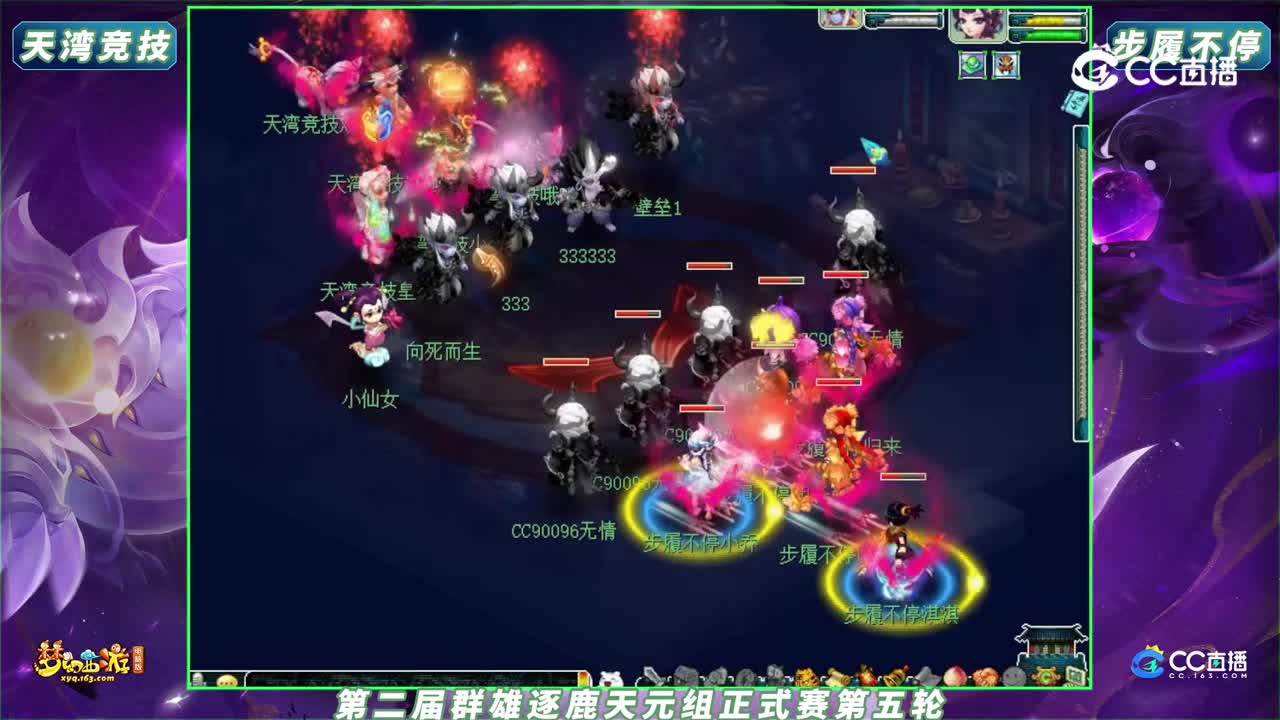Open the blue journal icon on the right edge
The height and width of the screenshot is (720, 1280).
[1075, 100]
